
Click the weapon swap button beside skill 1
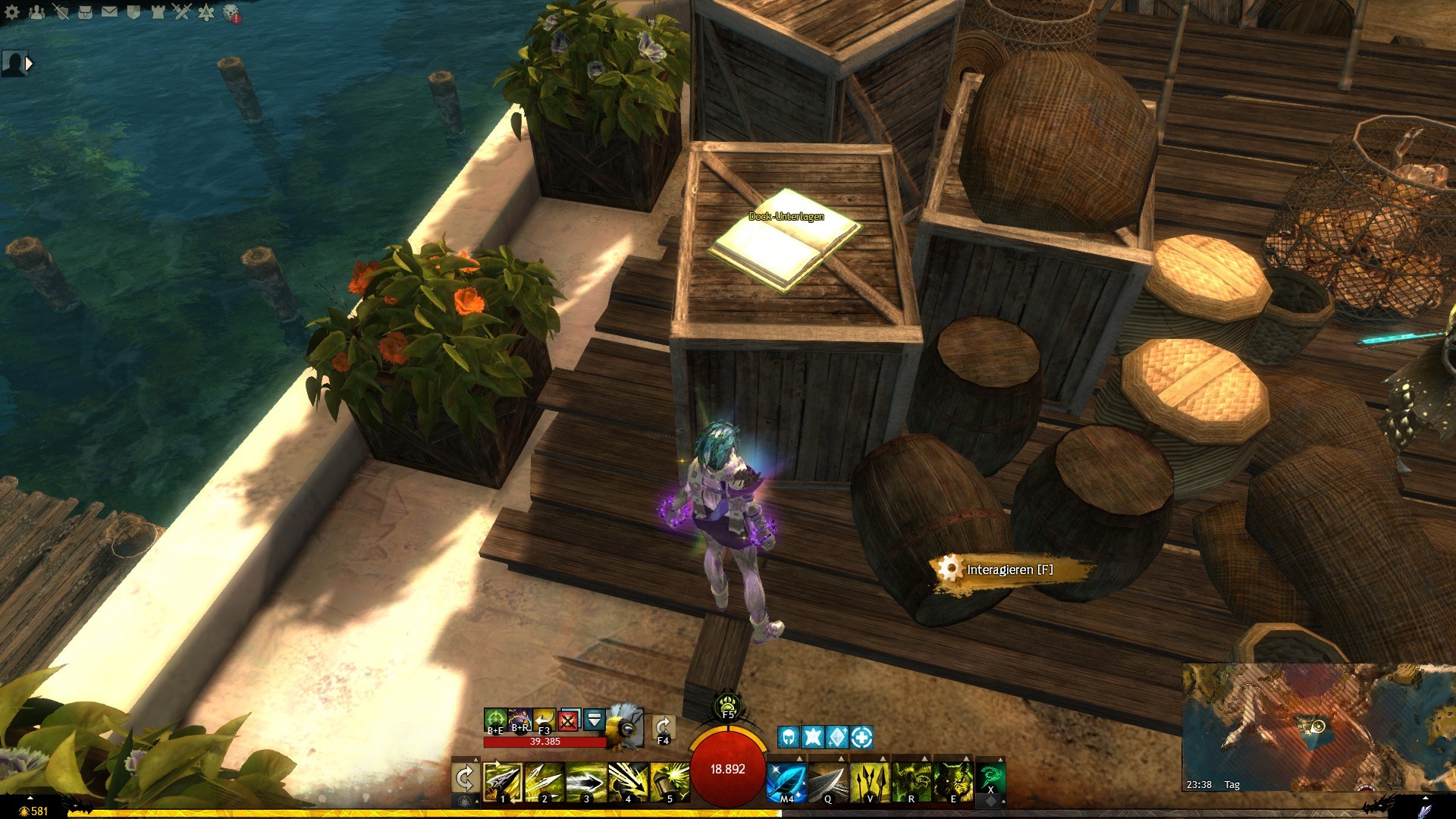(464, 779)
